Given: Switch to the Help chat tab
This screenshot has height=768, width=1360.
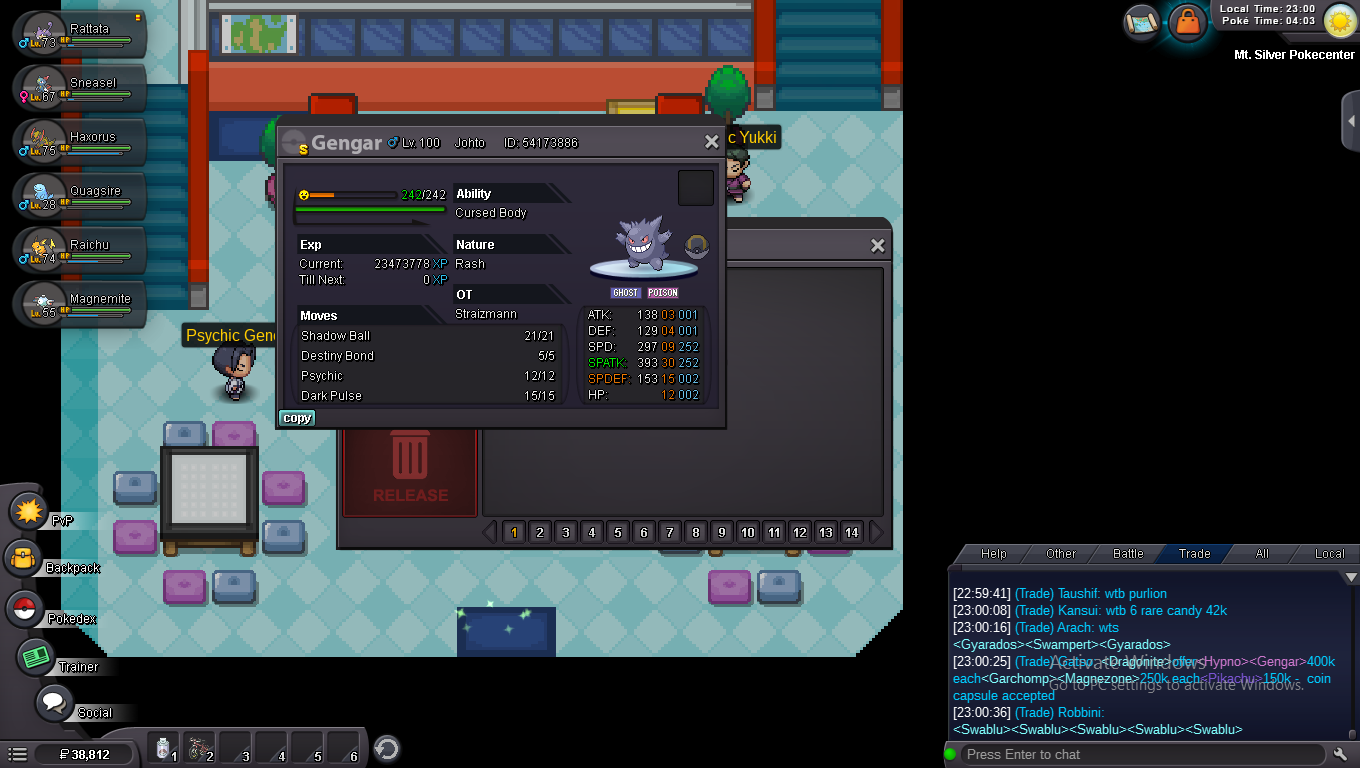Looking at the screenshot, I should point(993,553).
